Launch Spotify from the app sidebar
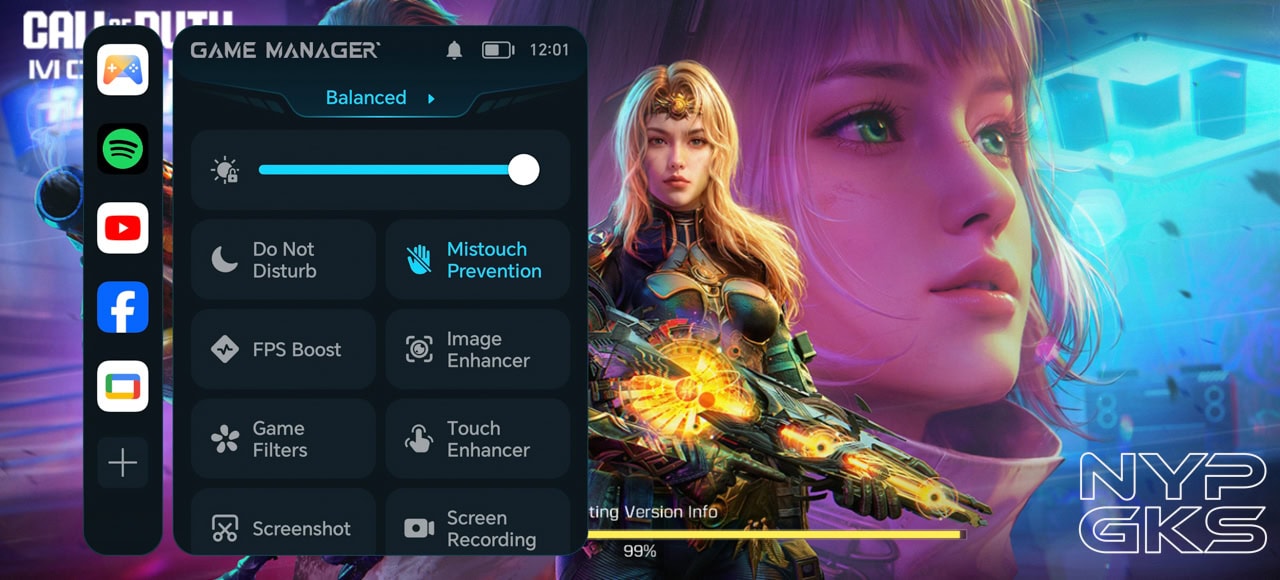1280x580 pixels. 123,149
